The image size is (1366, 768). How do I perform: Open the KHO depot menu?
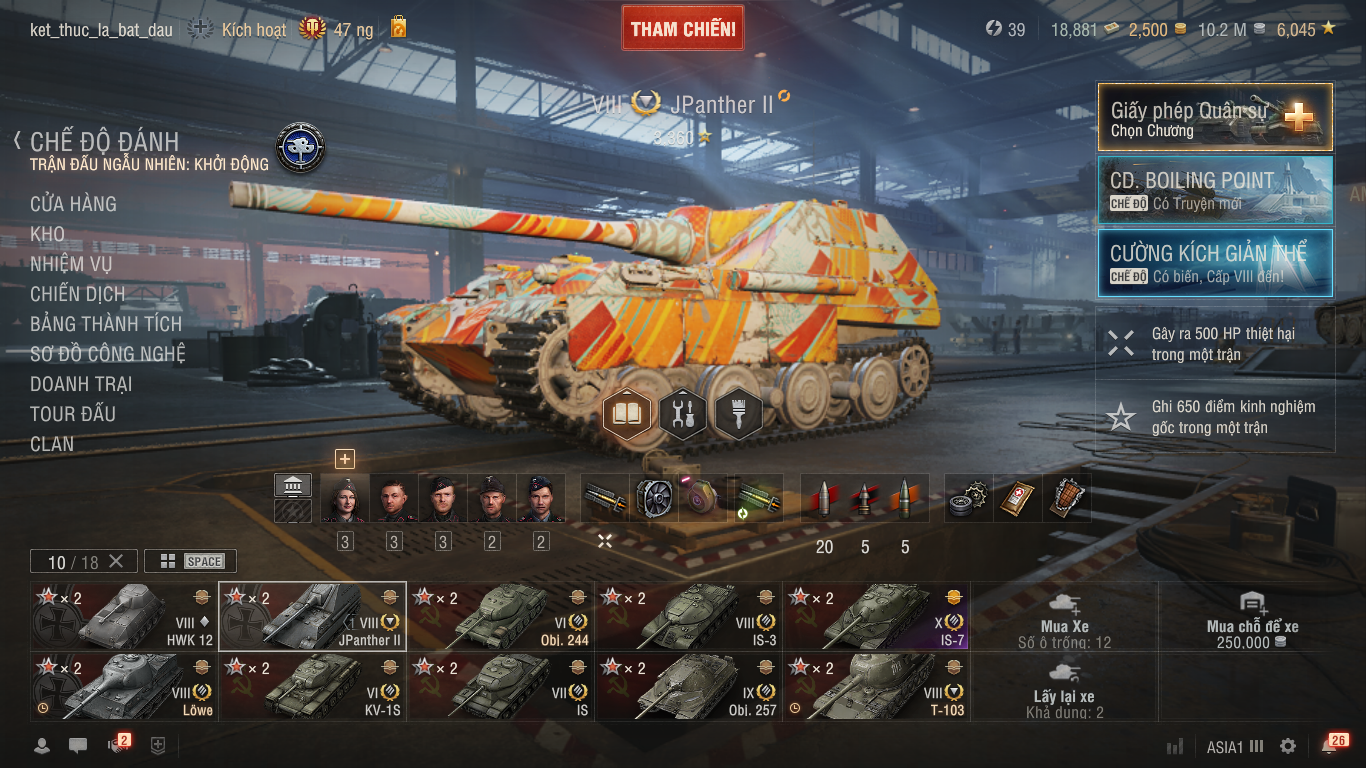click(47, 234)
